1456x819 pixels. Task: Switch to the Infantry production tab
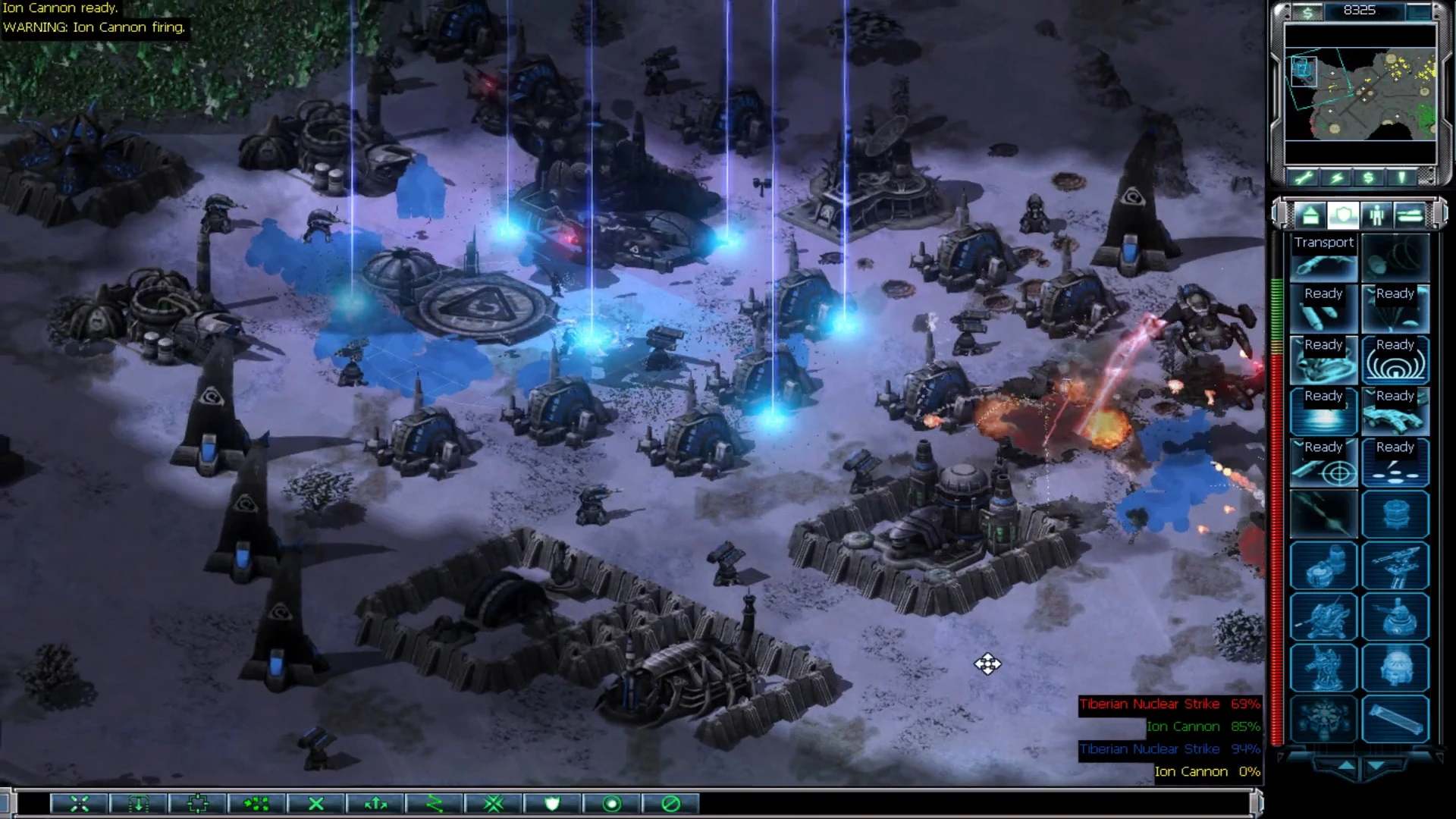point(1375,215)
